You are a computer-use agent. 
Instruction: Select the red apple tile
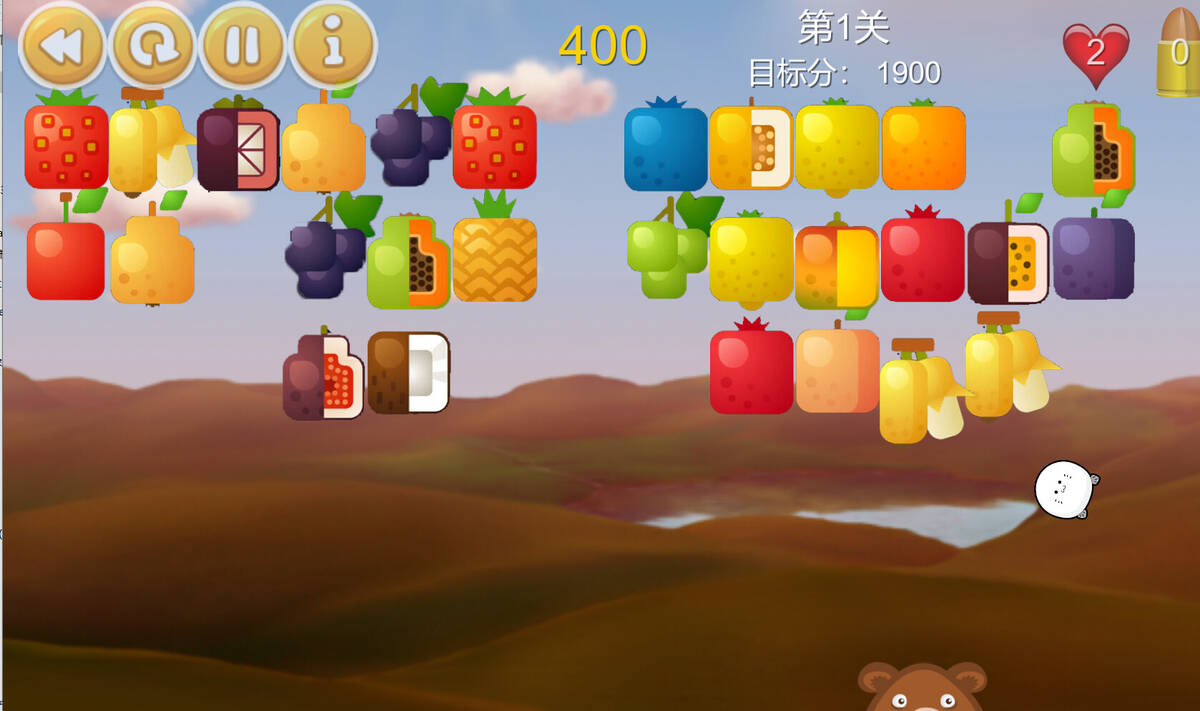pyautogui.click(x=66, y=260)
